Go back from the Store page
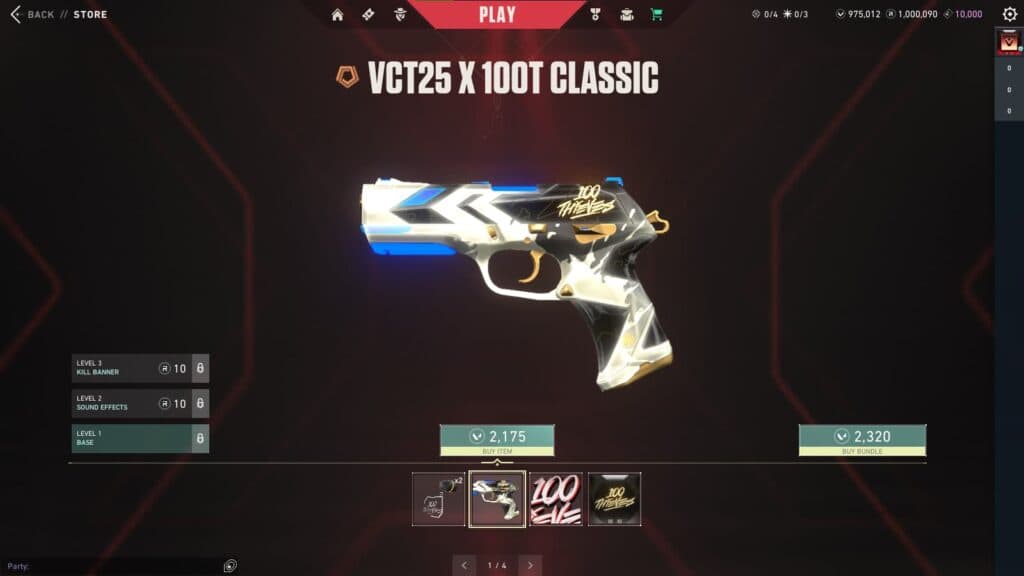The width and height of the screenshot is (1024, 576). (x=33, y=14)
